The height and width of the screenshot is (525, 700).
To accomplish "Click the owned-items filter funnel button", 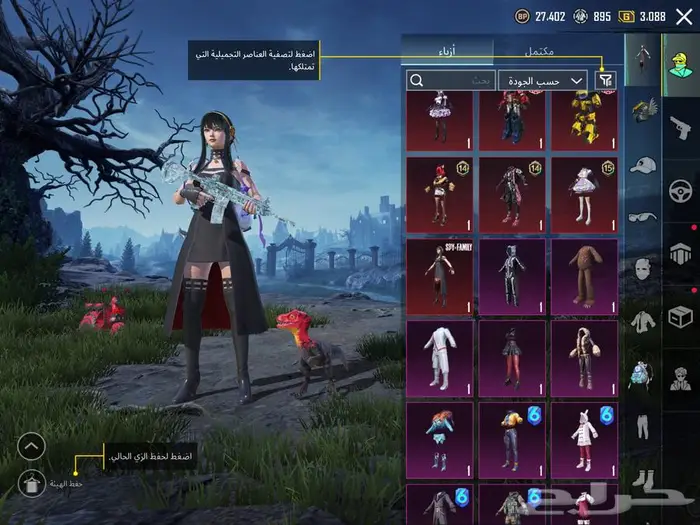I will [x=605, y=80].
